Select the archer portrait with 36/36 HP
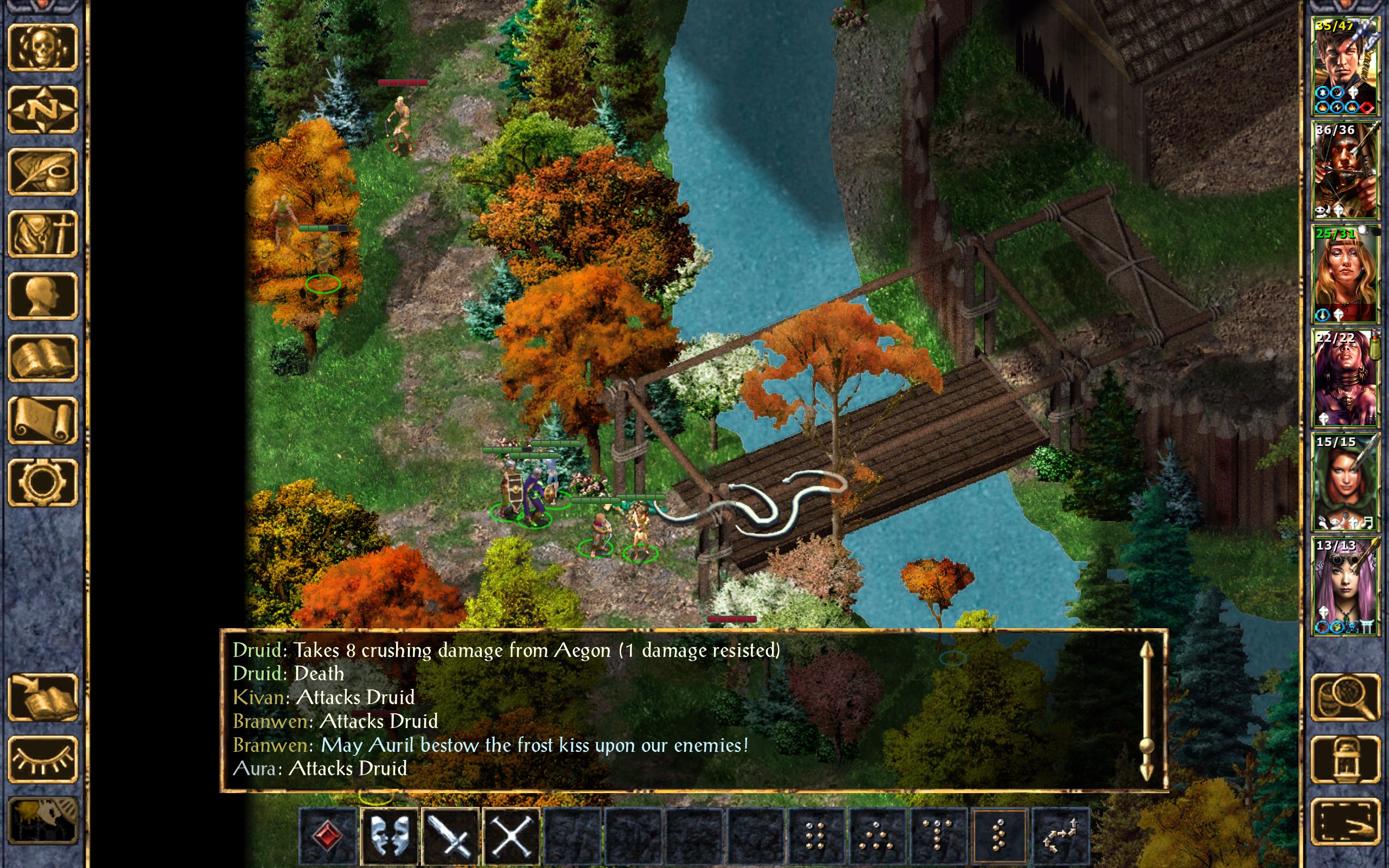Viewport: 1389px width, 868px height. 1345,170
